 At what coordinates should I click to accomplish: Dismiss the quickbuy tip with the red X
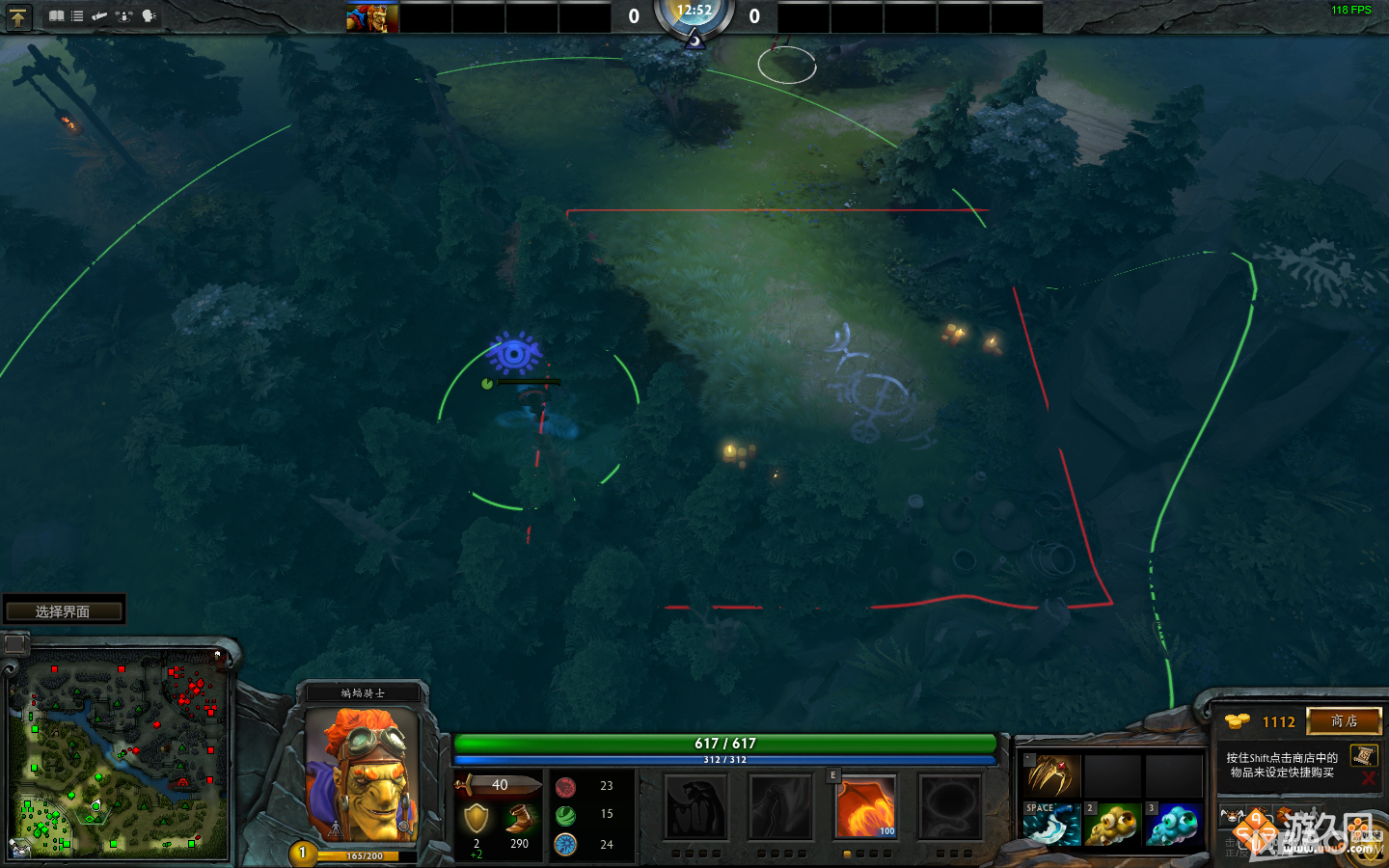click(x=1368, y=779)
